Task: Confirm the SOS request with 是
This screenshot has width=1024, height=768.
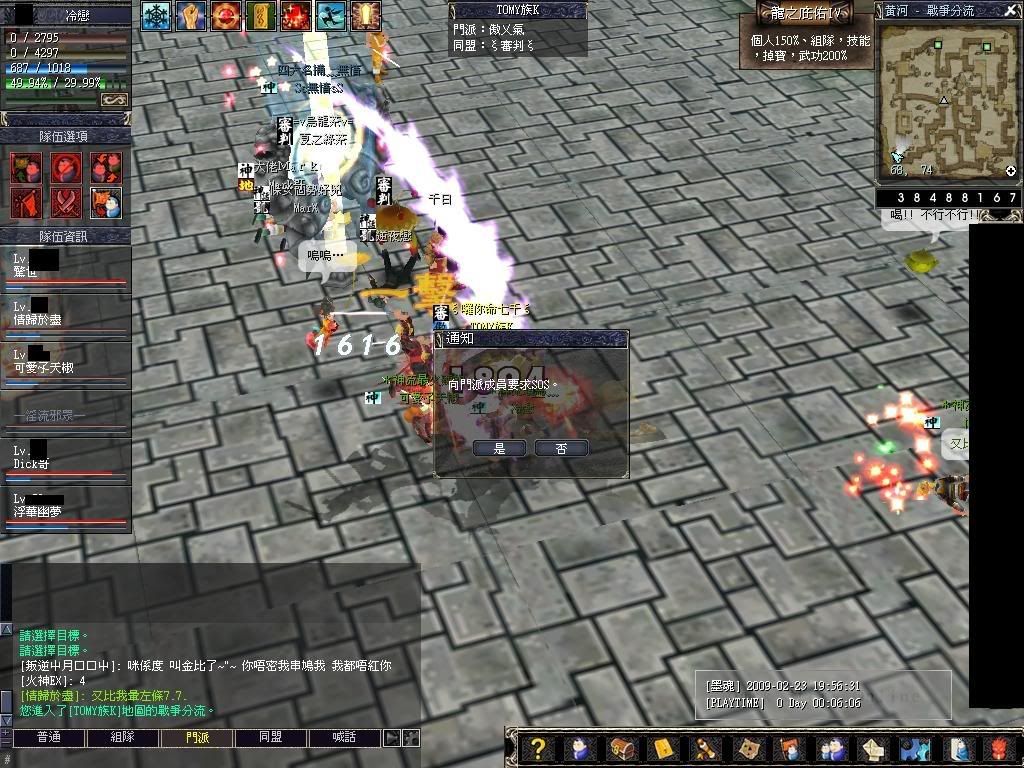Action: click(x=500, y=449)
